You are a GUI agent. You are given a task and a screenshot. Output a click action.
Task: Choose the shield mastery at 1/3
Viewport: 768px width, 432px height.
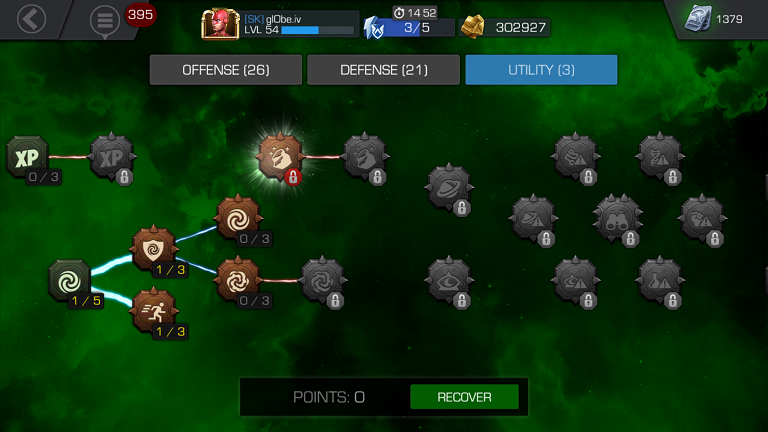tap(155, 249)
